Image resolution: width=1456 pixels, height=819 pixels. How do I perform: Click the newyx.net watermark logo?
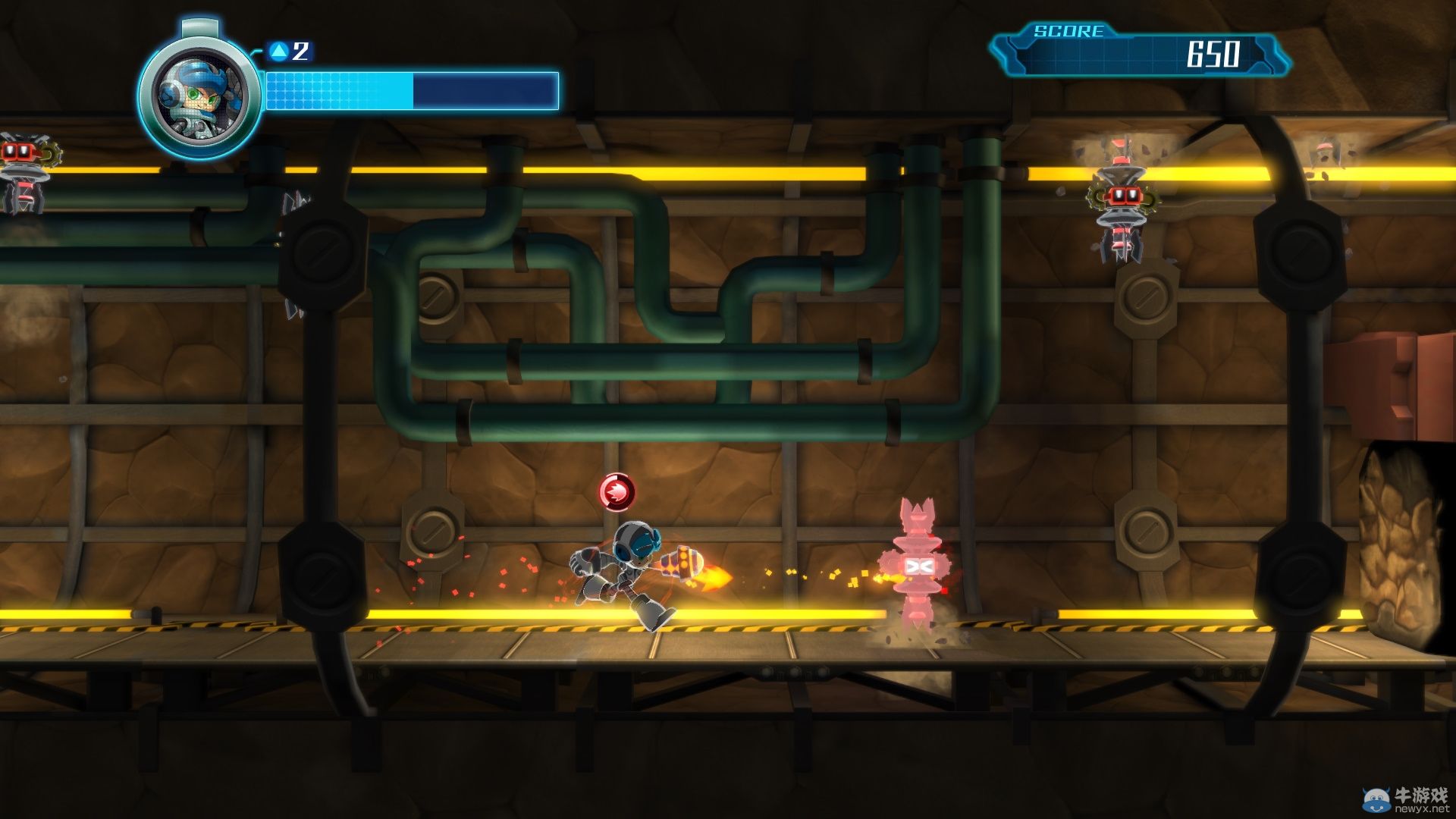(x=1406, y=799)
